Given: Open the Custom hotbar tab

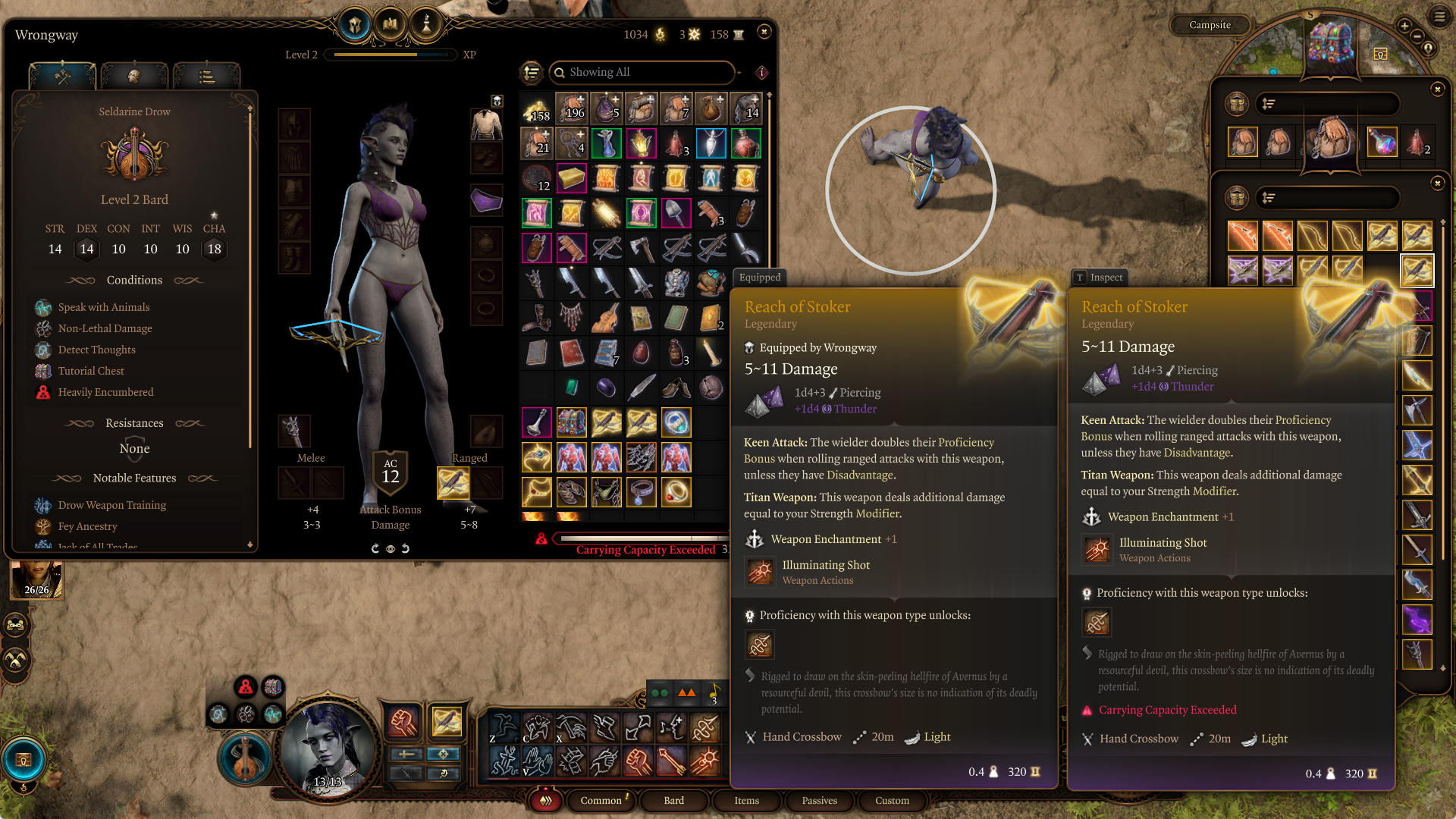Looking at the screenshot, I should pos(892,800).
